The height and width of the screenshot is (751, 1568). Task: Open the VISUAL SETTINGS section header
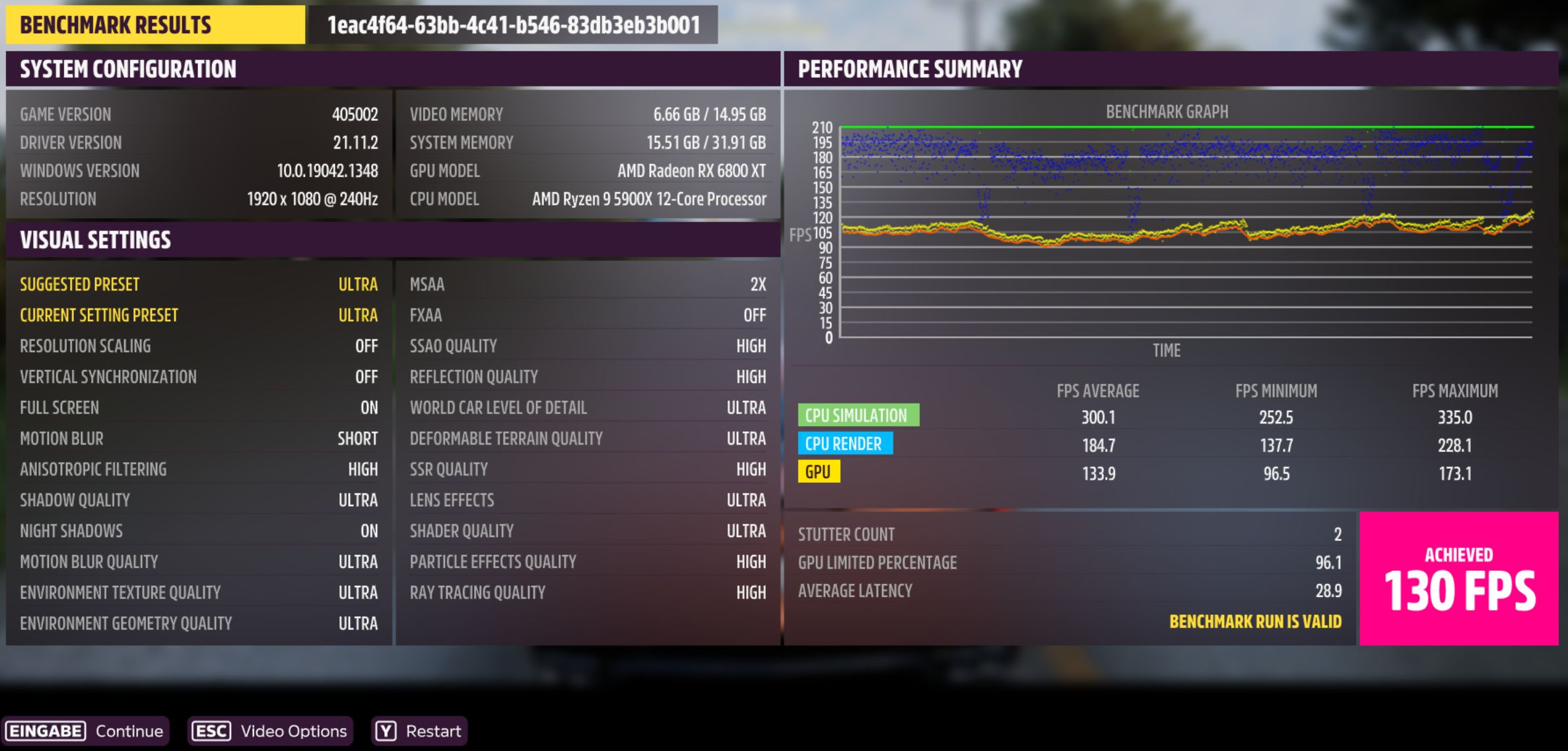click(96, 239)
